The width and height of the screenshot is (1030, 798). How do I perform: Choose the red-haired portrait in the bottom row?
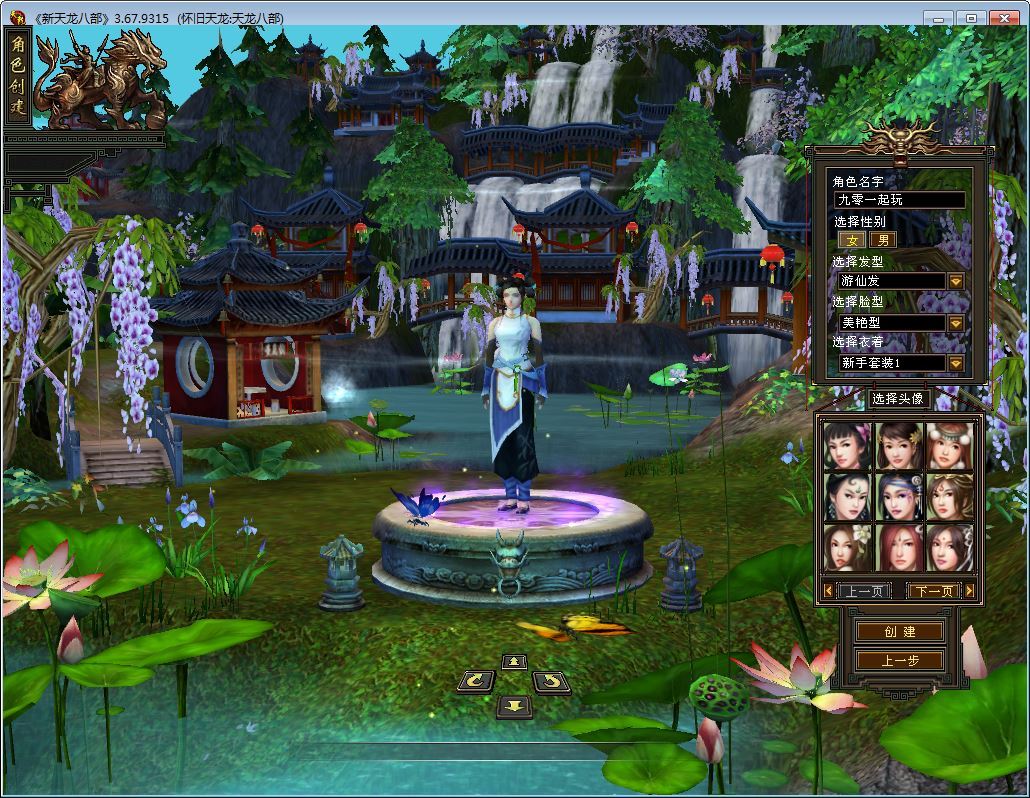pyautogui.click(x=899, y=547)
